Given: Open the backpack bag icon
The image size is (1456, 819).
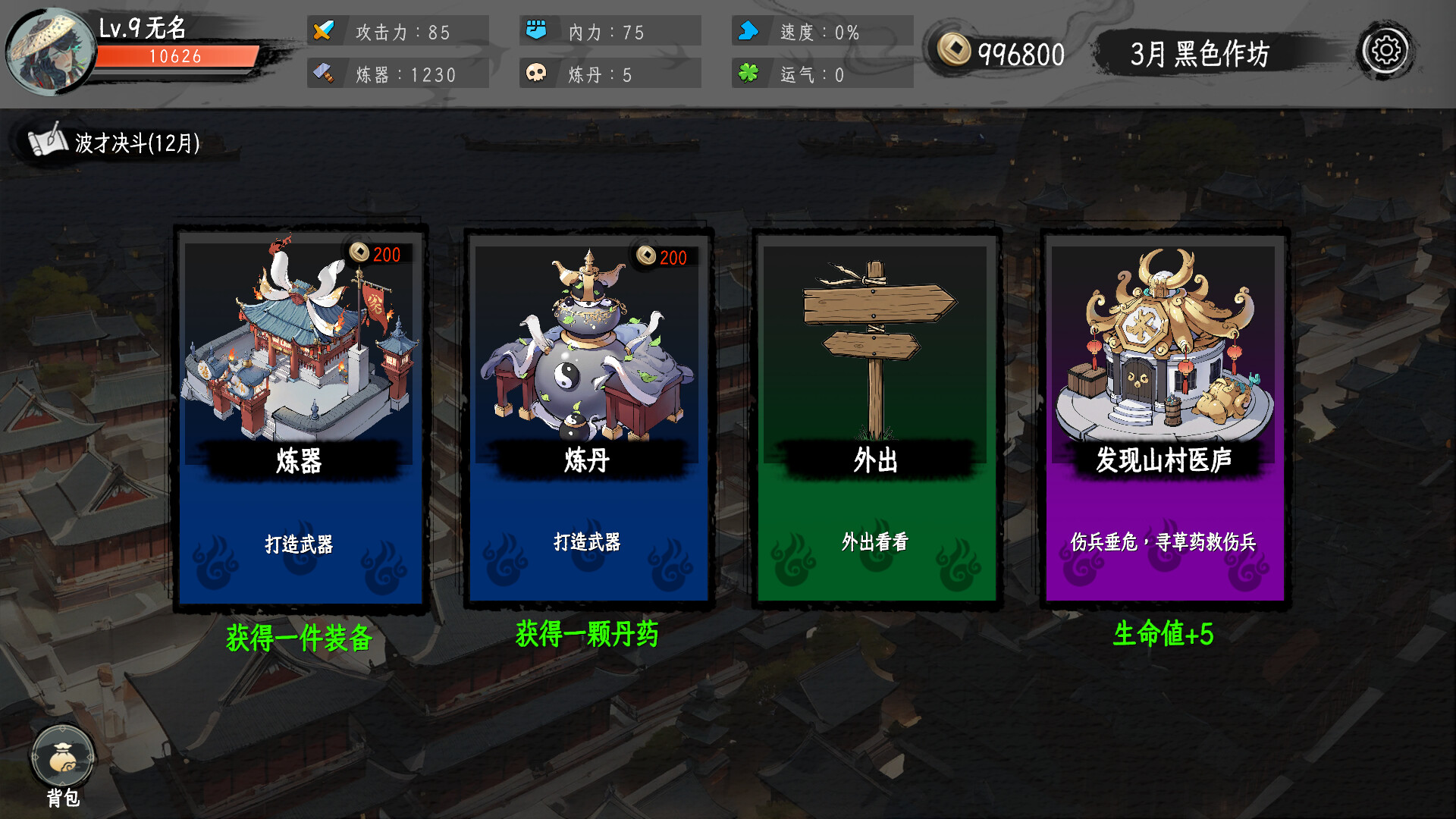Looking at the screenshot, I should [64, 755].
